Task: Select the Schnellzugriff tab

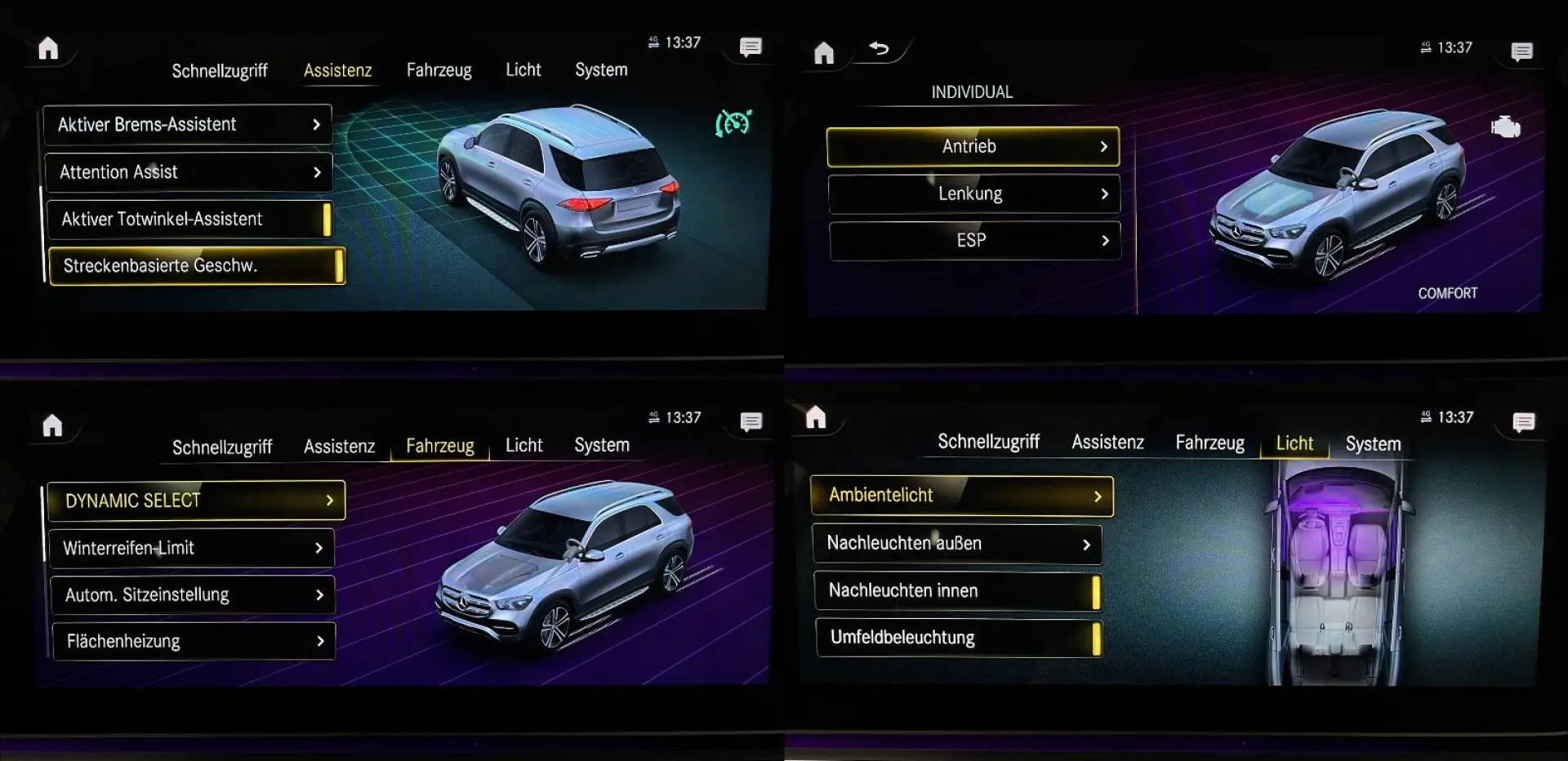Action: click(220, 70)
